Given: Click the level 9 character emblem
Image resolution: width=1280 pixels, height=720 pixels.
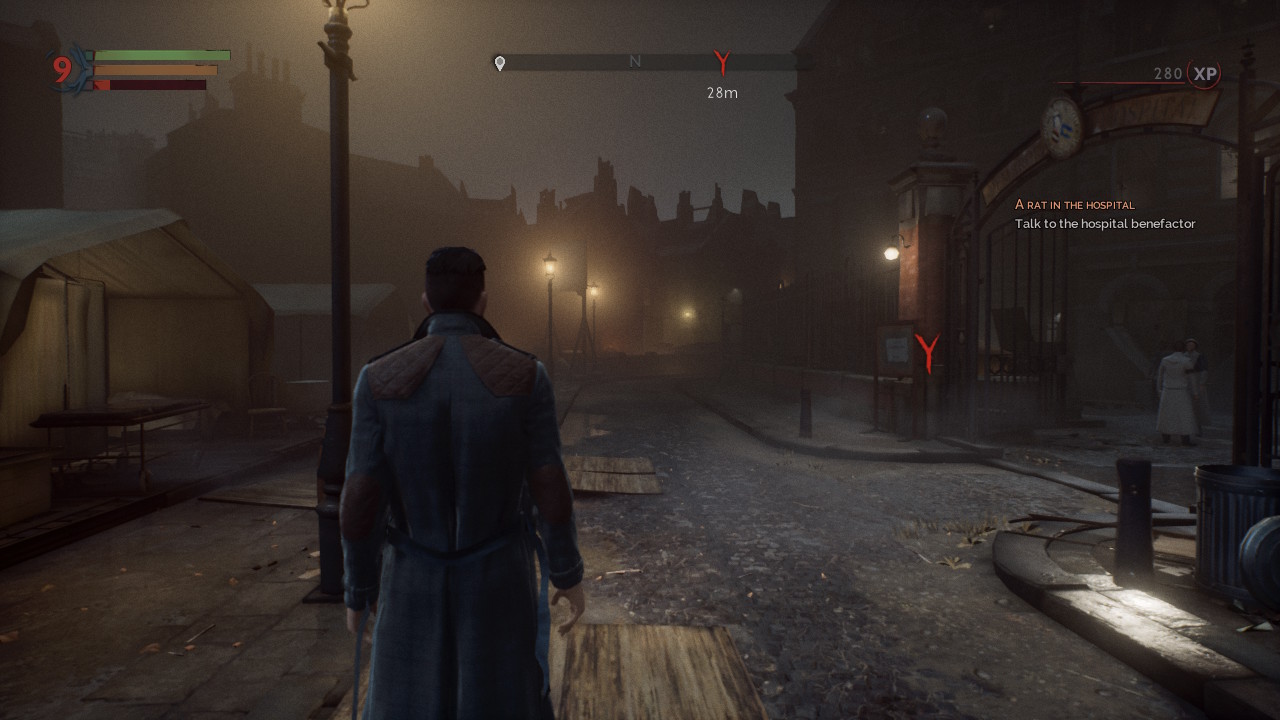Looking at the screenshot, I should (64, 70).
